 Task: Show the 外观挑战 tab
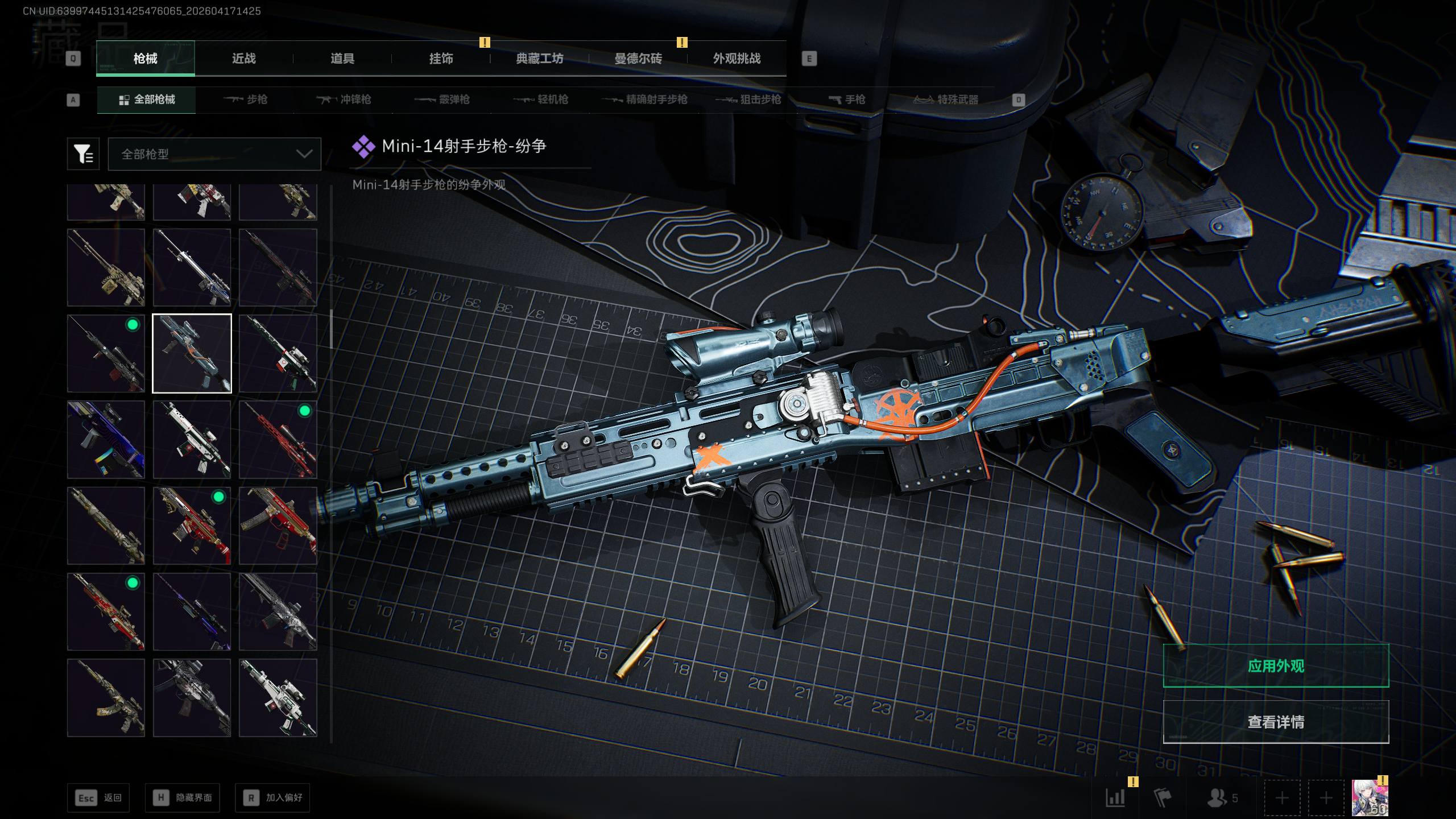[x=737, y=59]
